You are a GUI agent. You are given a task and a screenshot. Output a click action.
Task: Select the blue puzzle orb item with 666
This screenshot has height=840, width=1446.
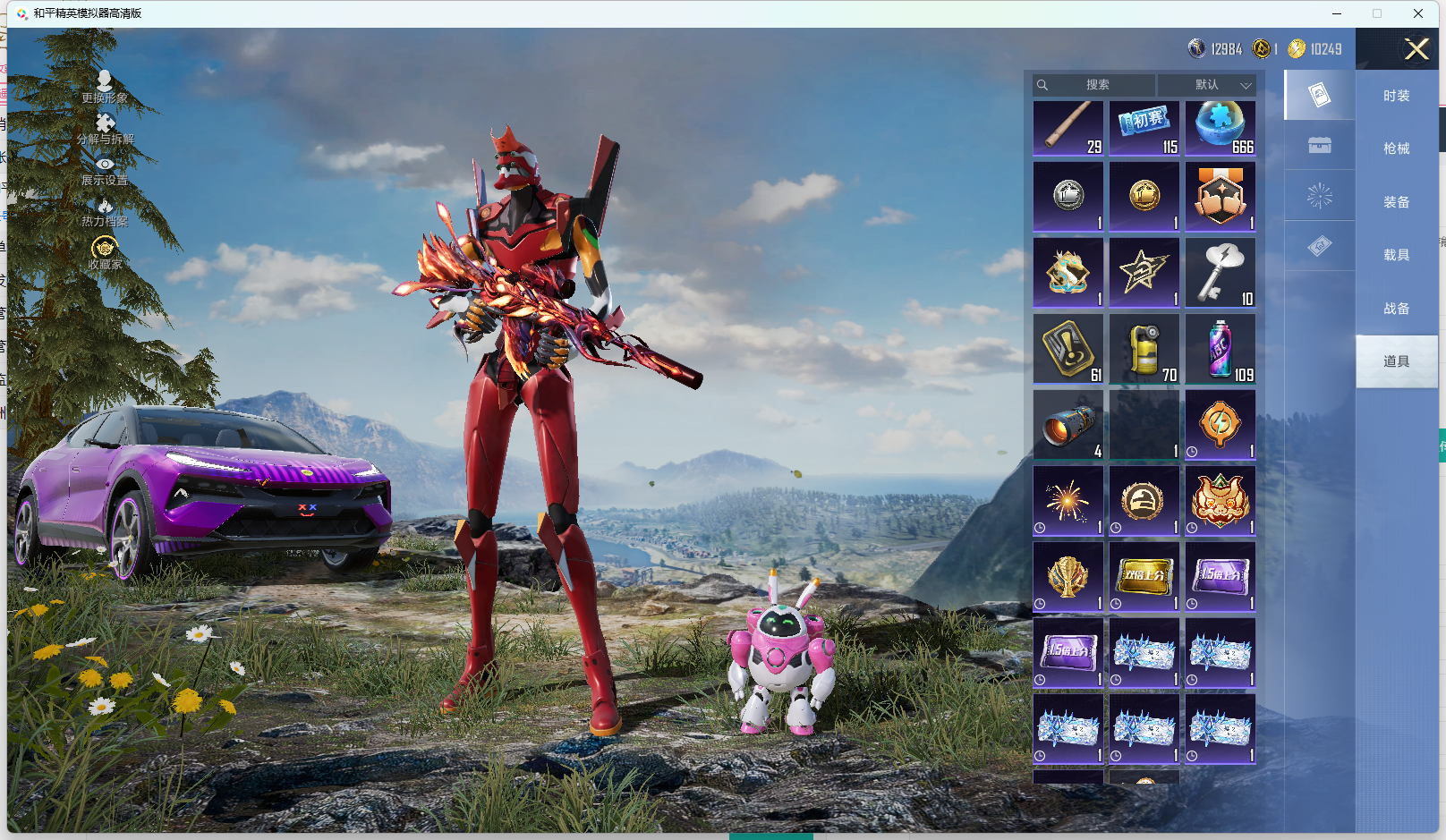tap(1221, 128)
